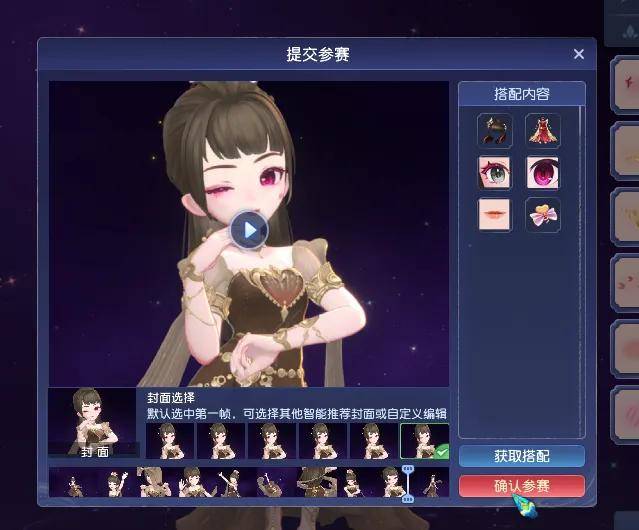The image size is (639, 530).
Task: Select the bow accessory item
Action: pos(543,215)
